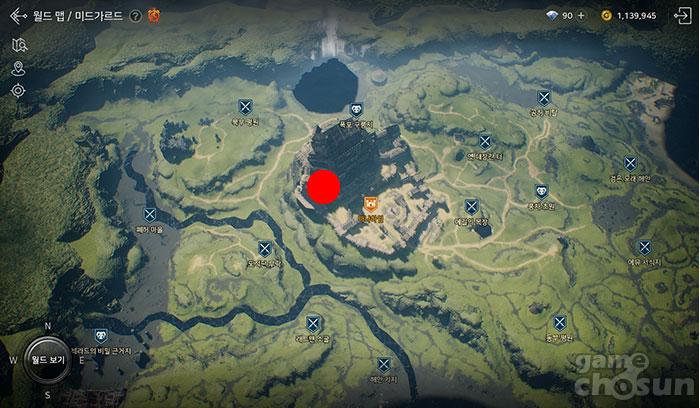This screenshot has width=700, height=408.
Task: Switch to world view (월드 보기) button
Action: click(x=47, y=360)
